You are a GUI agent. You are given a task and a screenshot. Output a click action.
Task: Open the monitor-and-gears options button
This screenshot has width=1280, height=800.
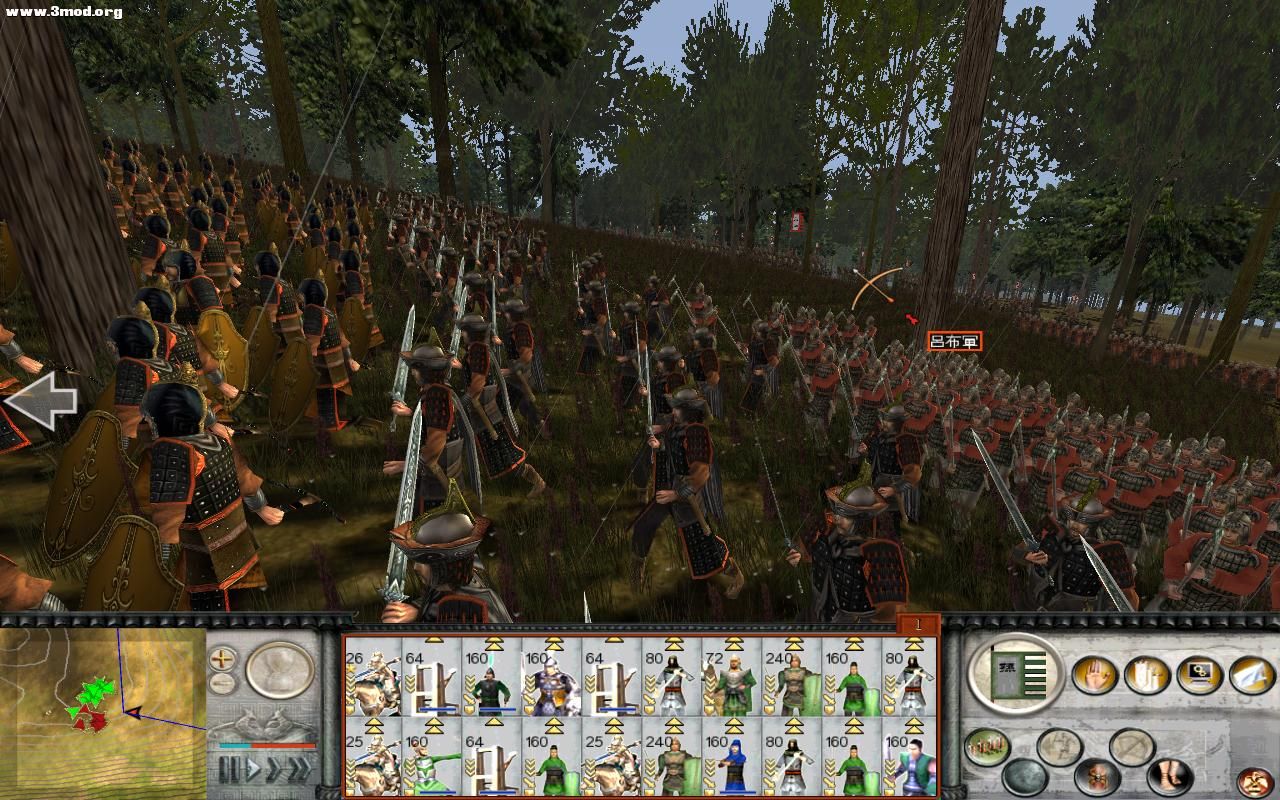(x=1199, y=675)
